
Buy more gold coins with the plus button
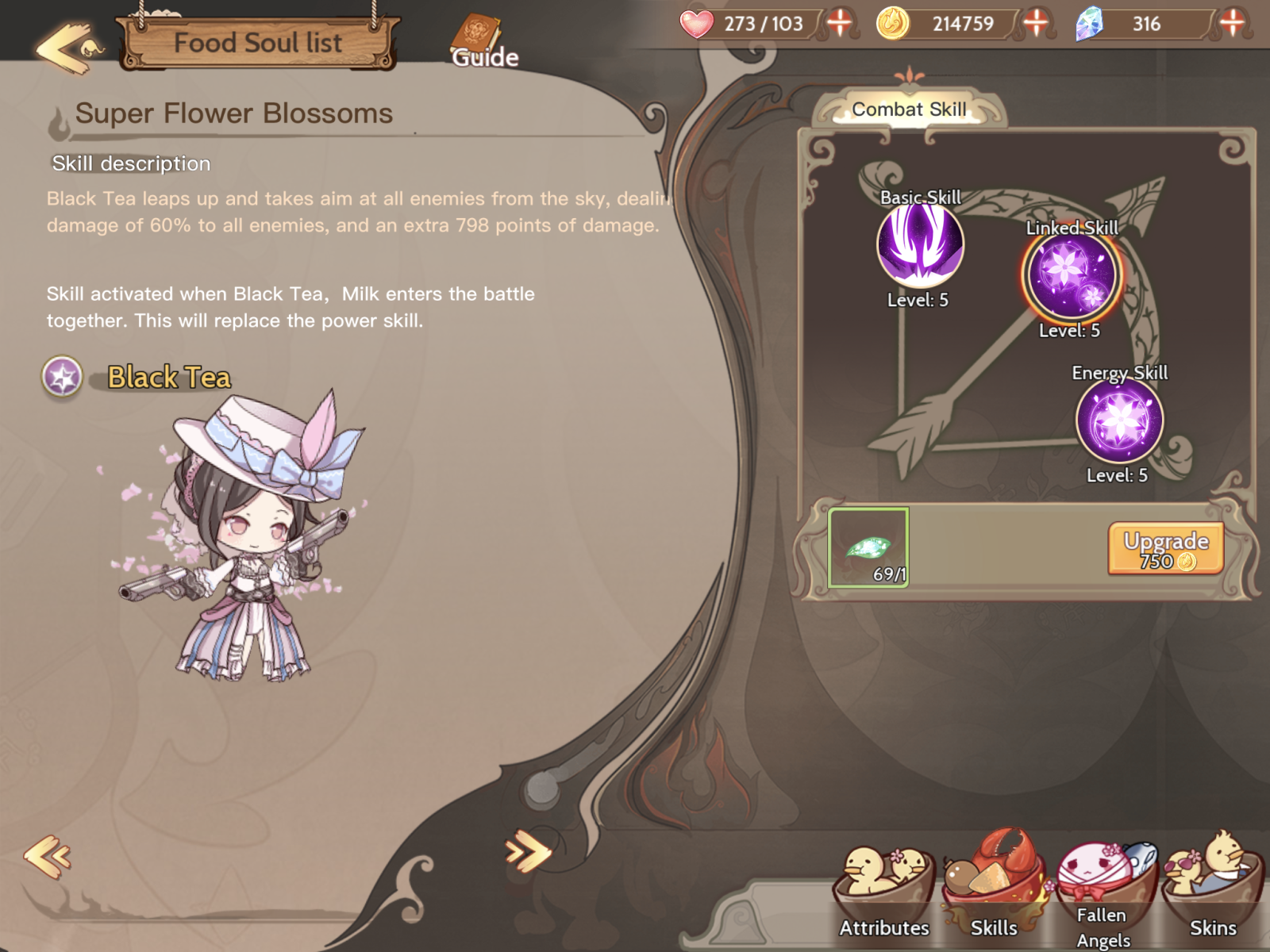pyautogui.click(x=1036, y=23)
